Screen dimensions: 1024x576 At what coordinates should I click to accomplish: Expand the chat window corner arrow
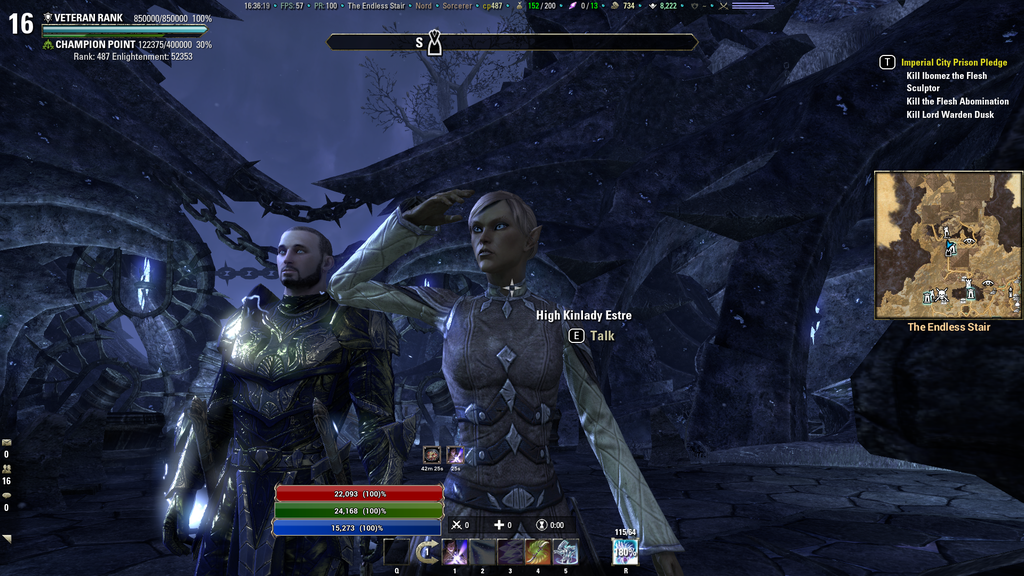(x=7, y=539)
